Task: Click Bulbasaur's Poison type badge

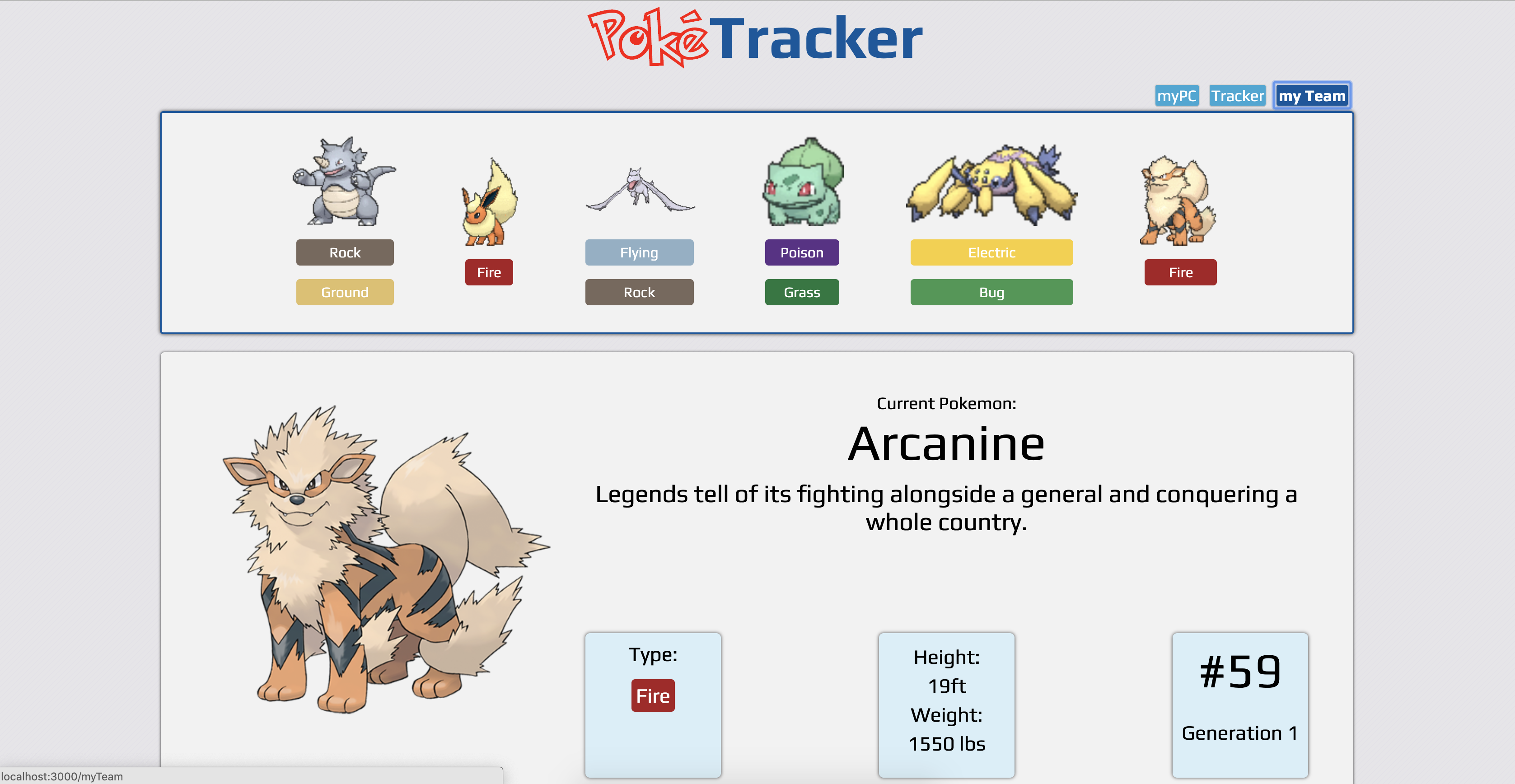Action: click(x=802, y=252)
